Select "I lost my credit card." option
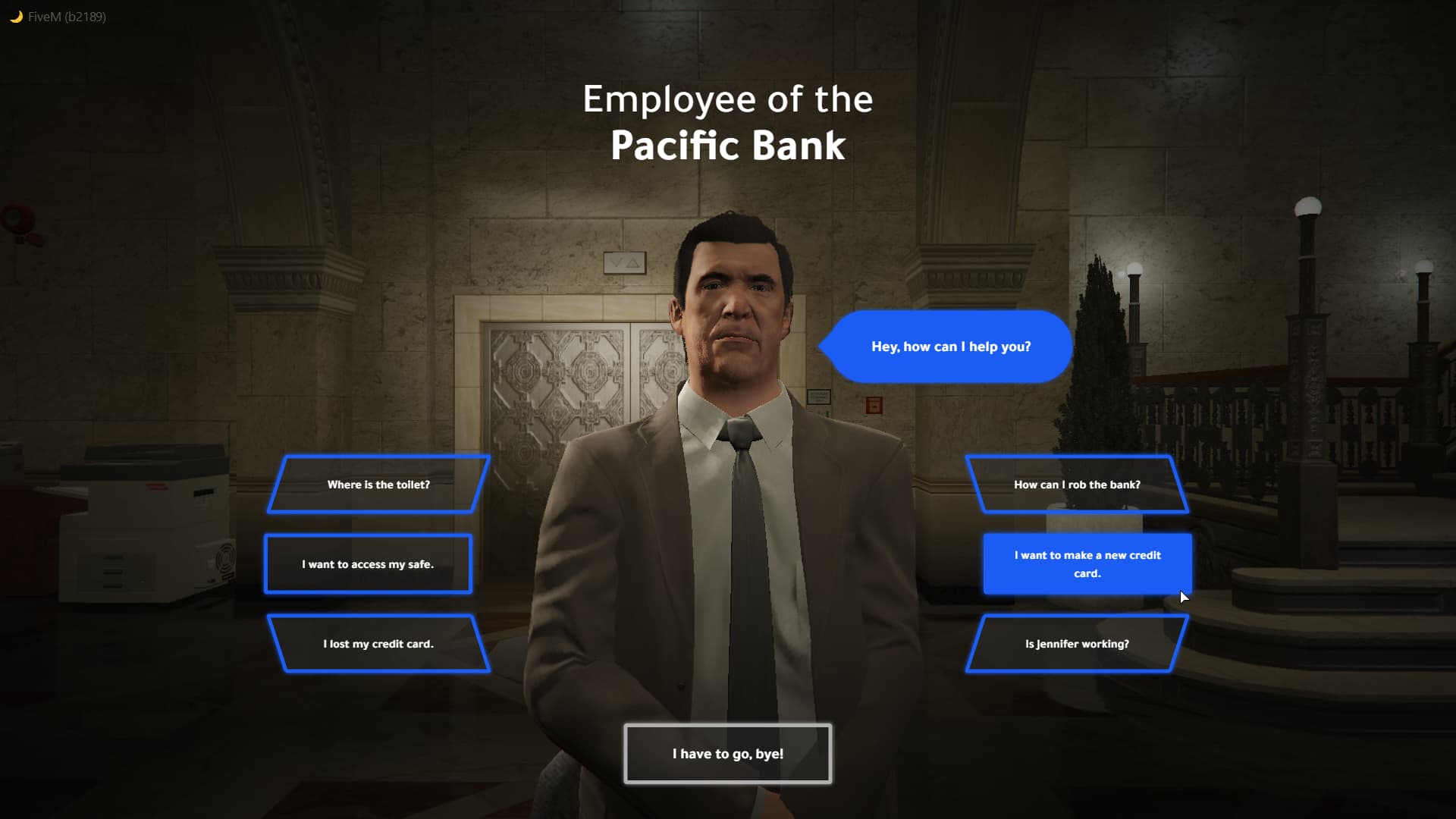Screen dimensions: 1456x819 (x=379, y=643)
